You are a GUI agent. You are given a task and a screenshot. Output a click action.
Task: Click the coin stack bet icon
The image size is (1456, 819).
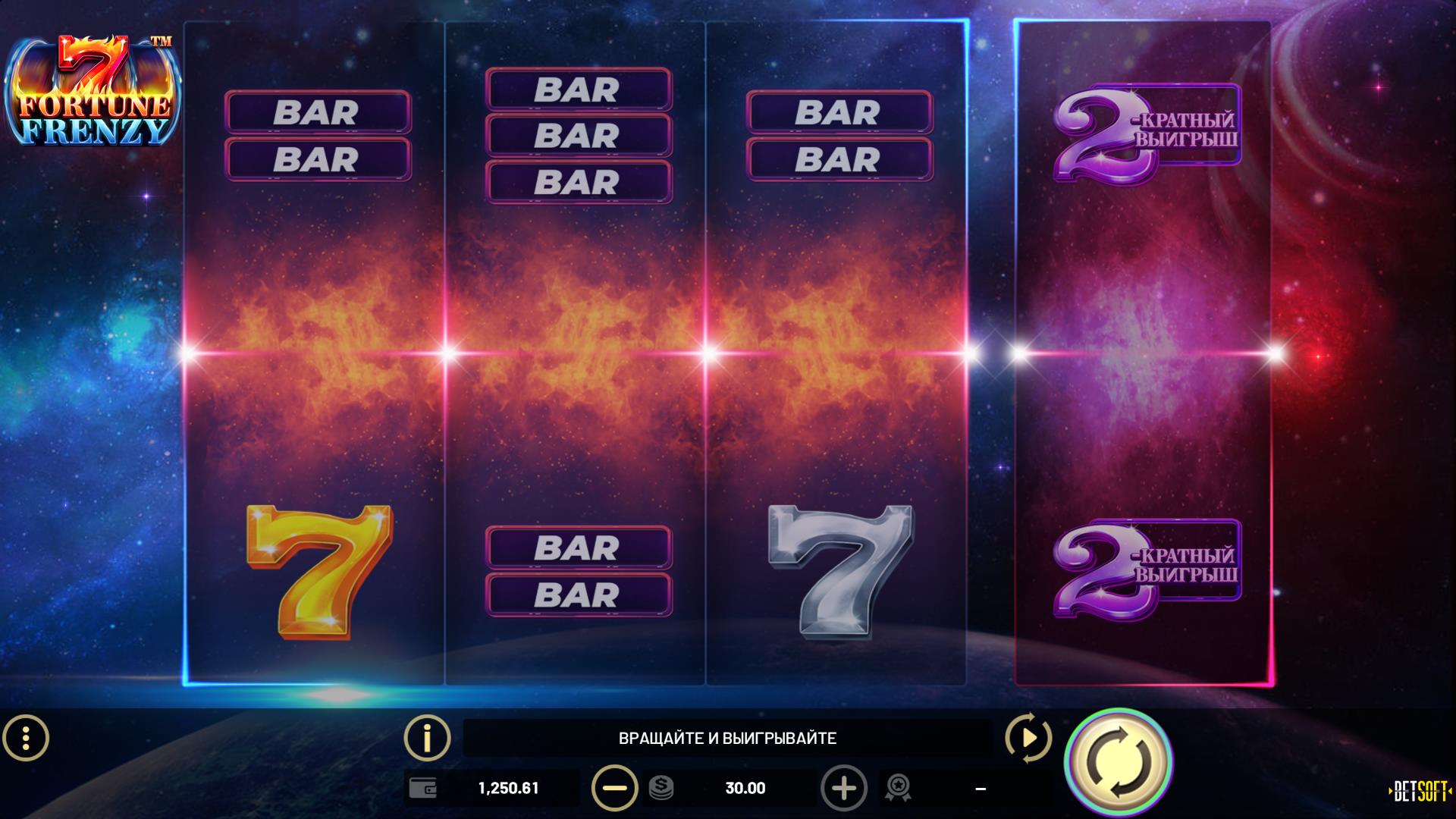point(661,789)
